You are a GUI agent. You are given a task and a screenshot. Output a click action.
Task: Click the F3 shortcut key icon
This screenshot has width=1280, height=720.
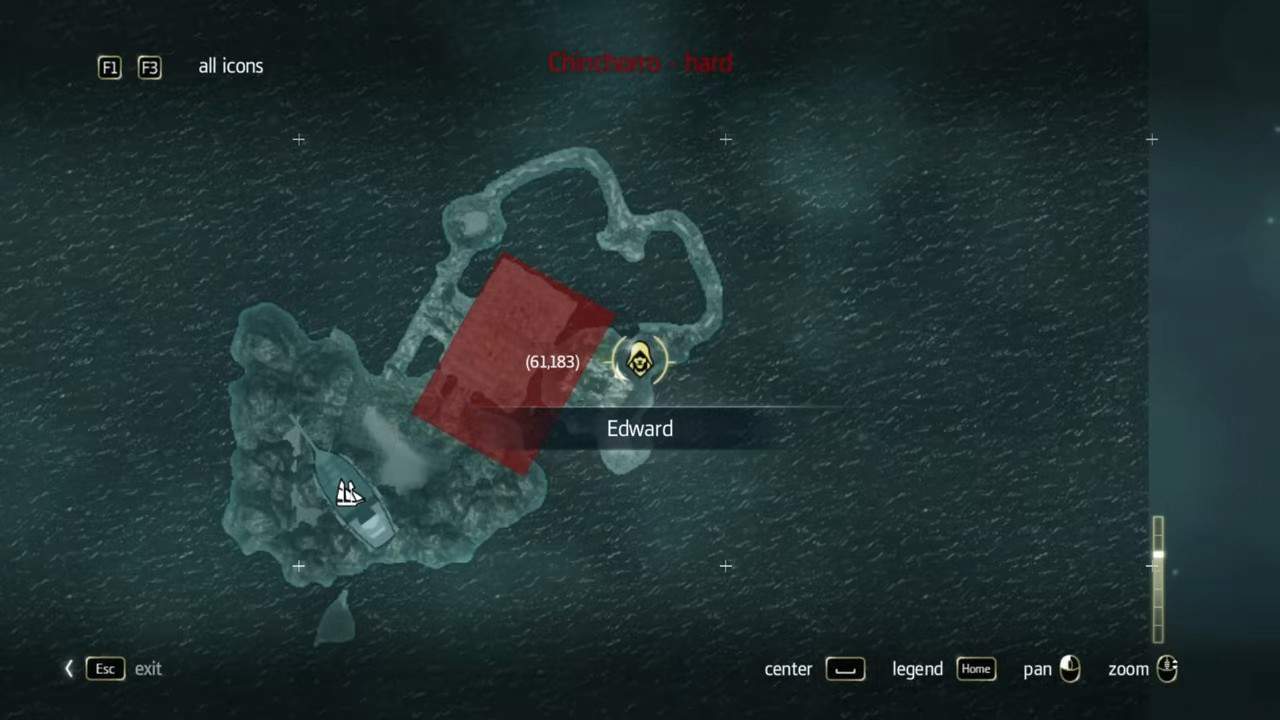[x=149, y=67]
